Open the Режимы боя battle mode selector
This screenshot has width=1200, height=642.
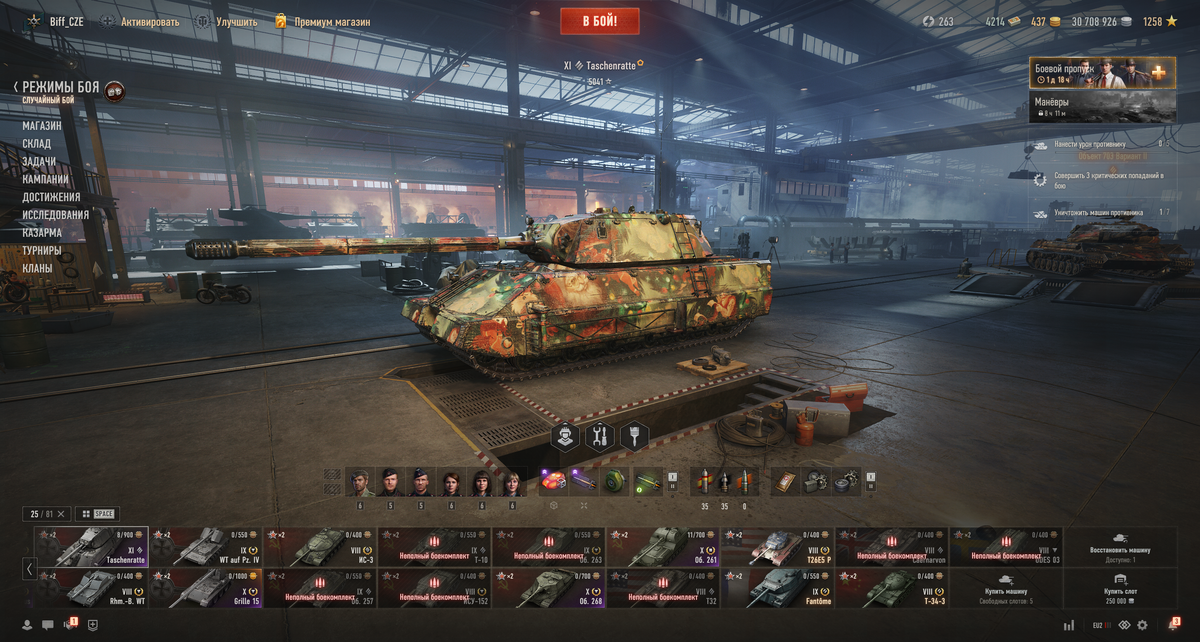(x=60, y=88)
